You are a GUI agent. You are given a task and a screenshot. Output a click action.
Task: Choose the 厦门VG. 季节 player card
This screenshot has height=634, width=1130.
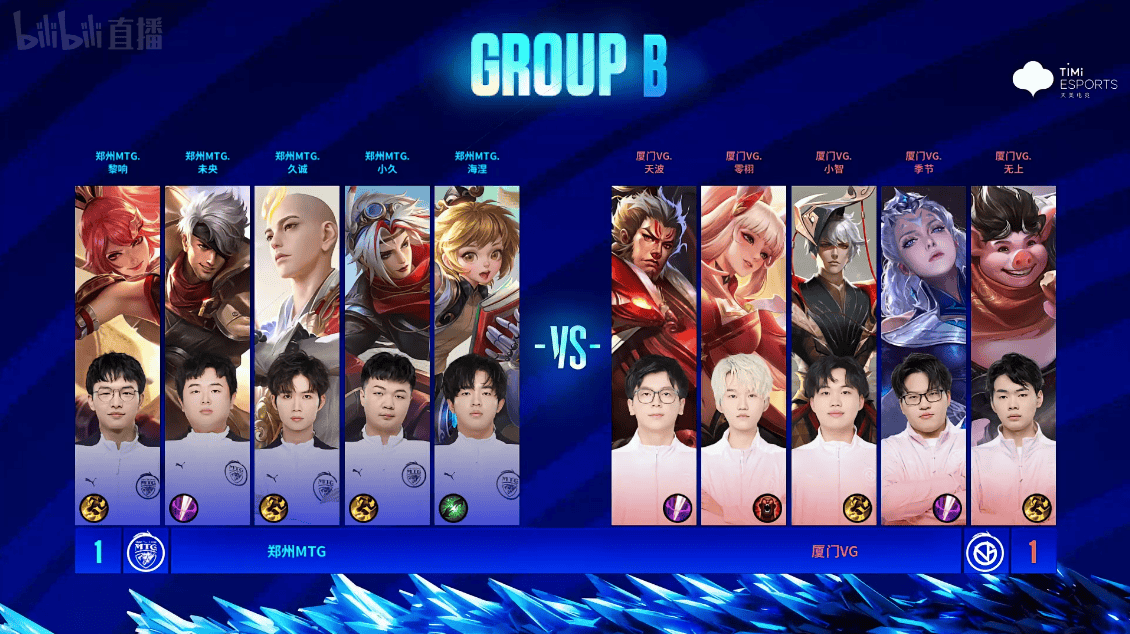(x=924, y=355)
